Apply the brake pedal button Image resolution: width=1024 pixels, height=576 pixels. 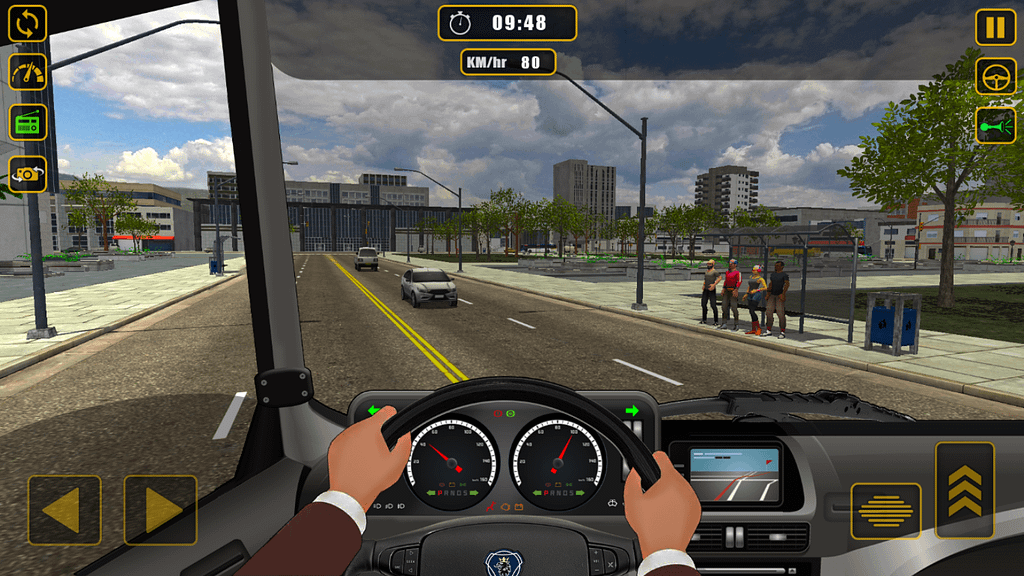tap(886, 511)
